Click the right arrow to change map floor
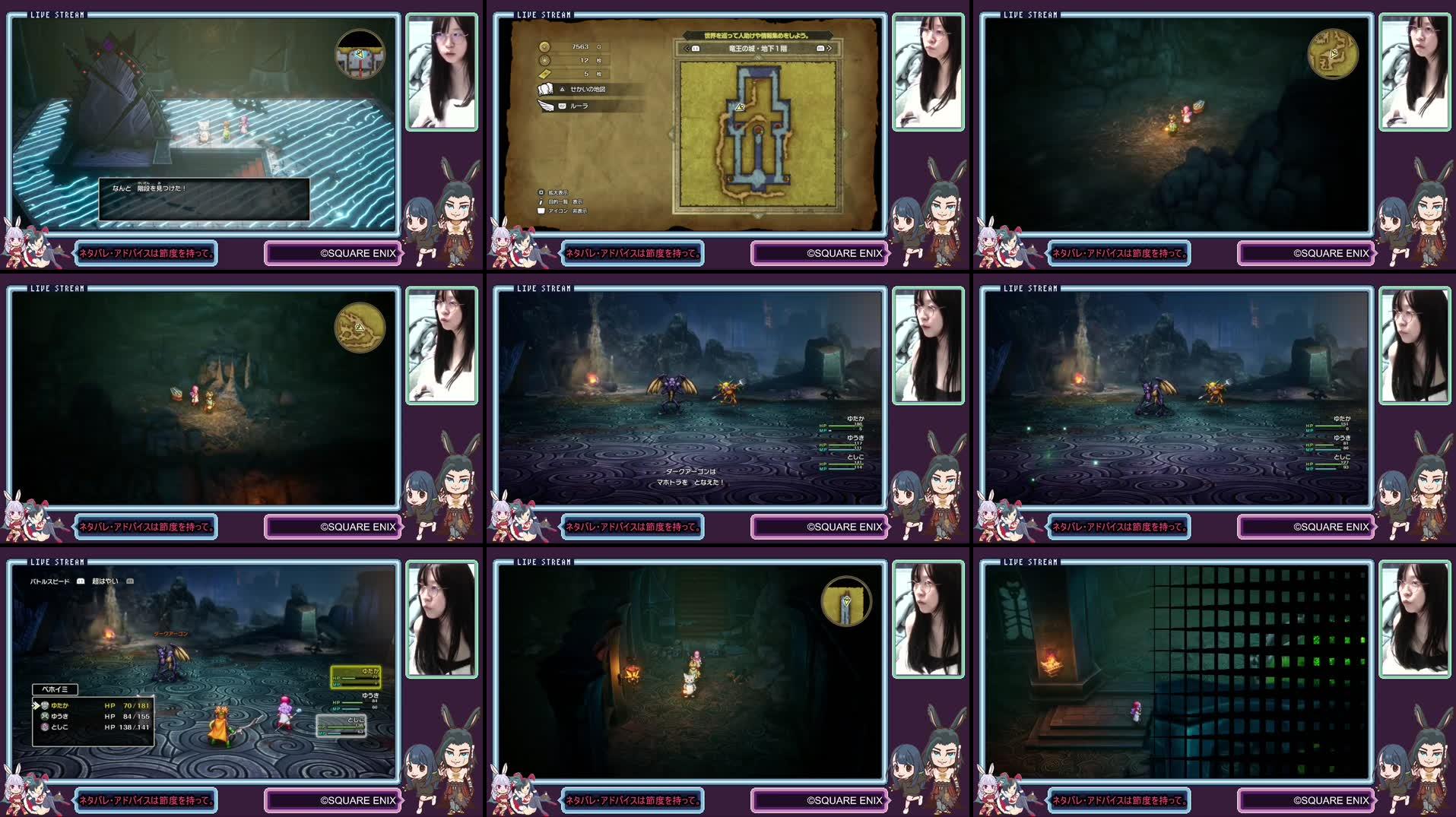Screen dimensions: 1456x817 tap(829, 49)
